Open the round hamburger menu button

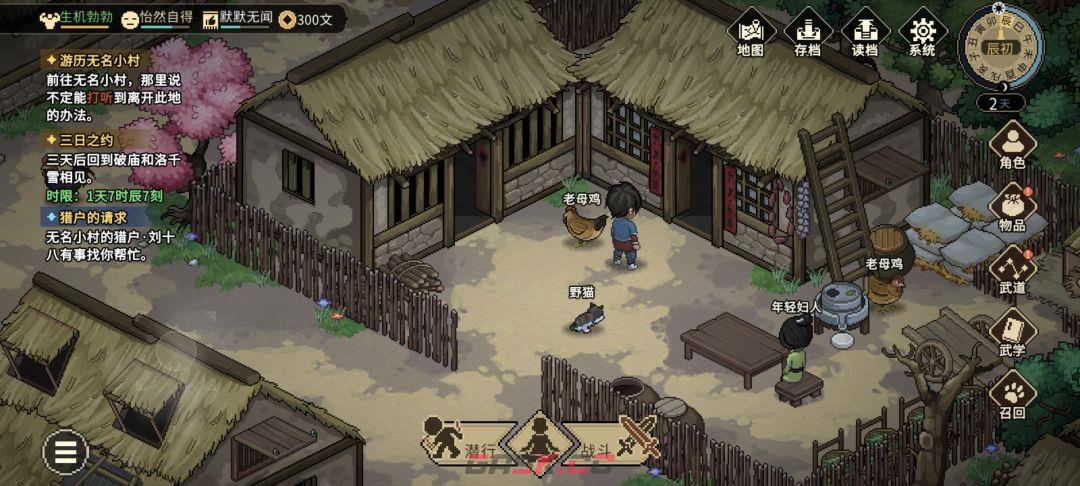pos(66,453)
